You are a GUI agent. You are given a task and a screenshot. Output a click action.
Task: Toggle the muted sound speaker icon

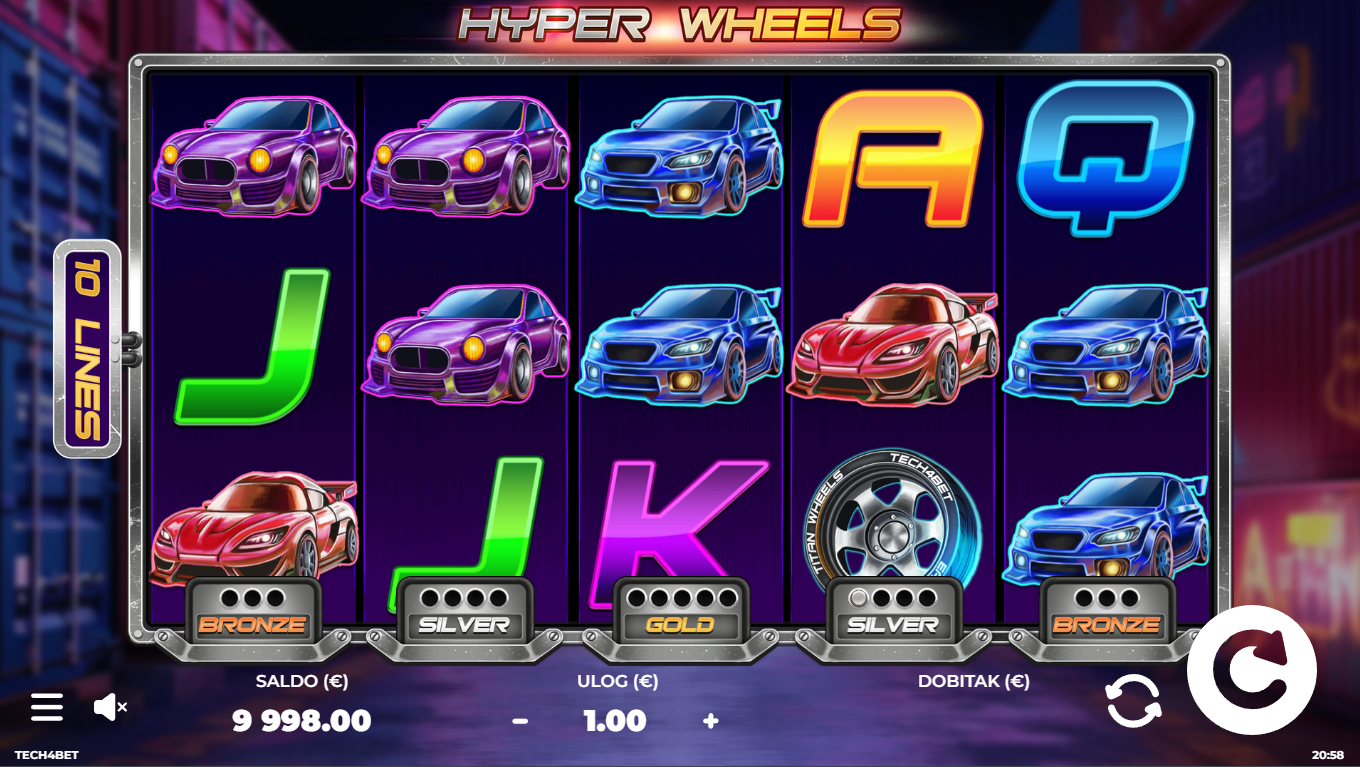click(109, 707)
